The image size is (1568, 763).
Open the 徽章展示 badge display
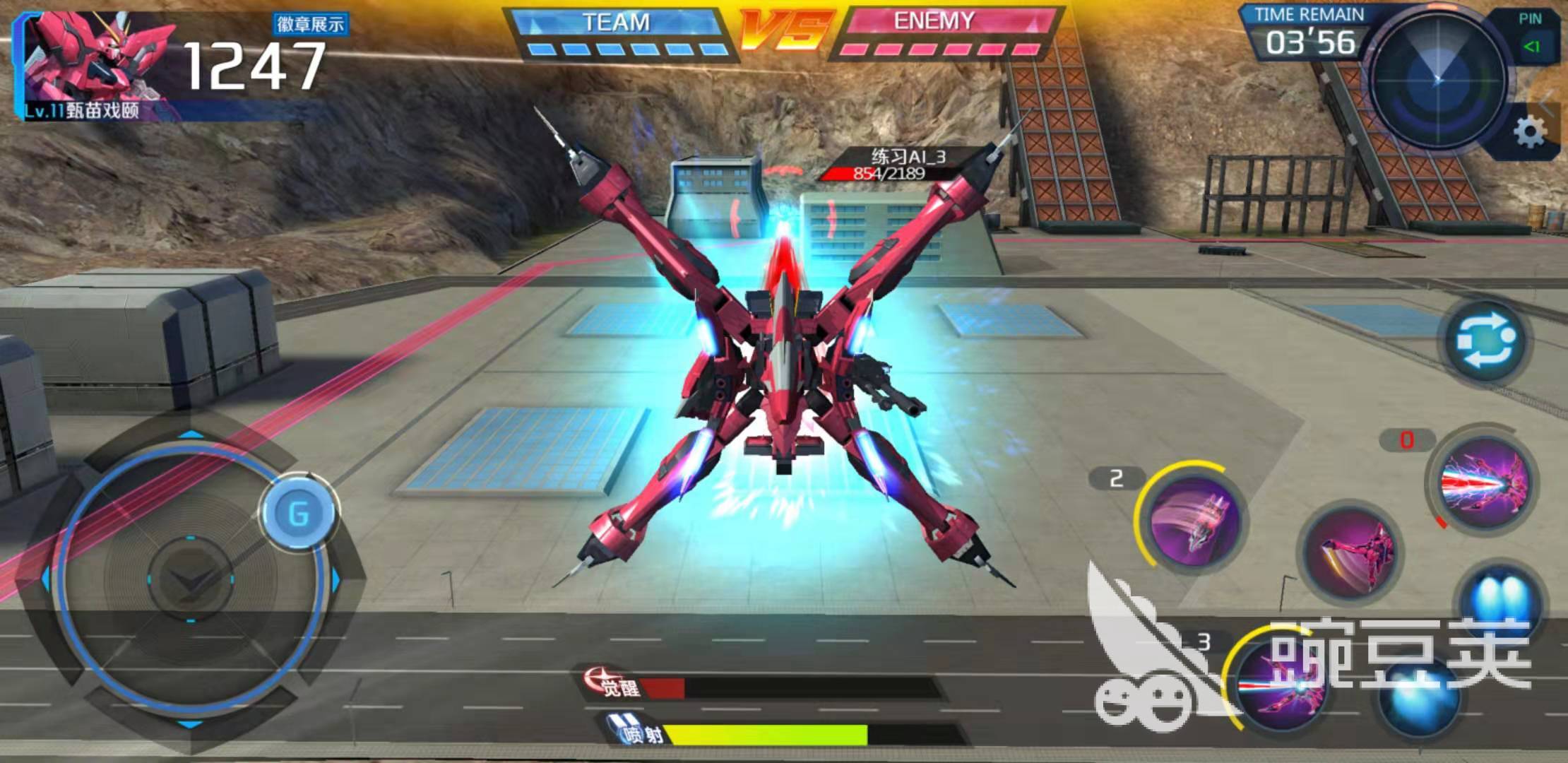(310, 25)
